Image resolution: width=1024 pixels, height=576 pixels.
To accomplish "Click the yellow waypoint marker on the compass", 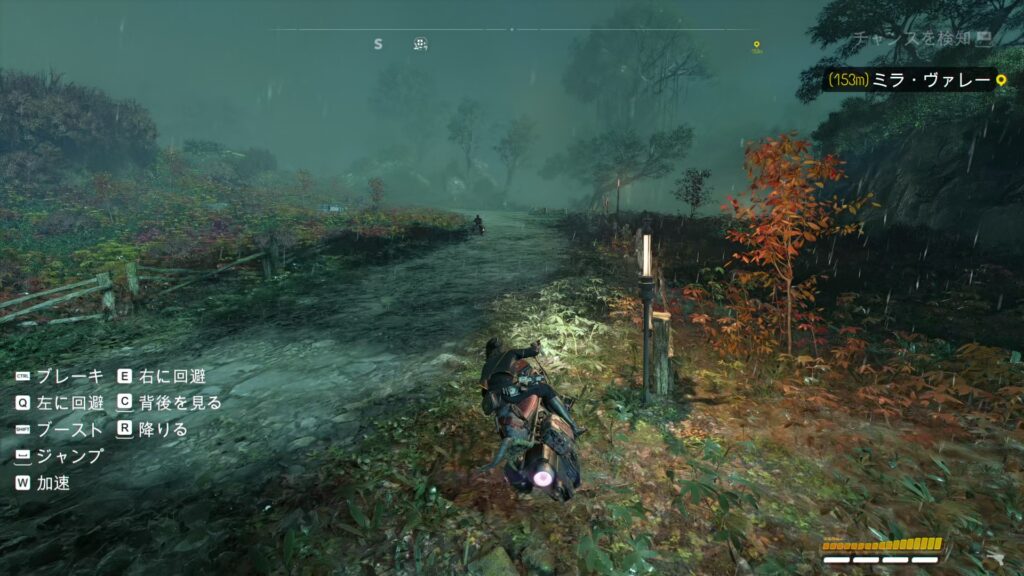I will [x=757, y=45].
